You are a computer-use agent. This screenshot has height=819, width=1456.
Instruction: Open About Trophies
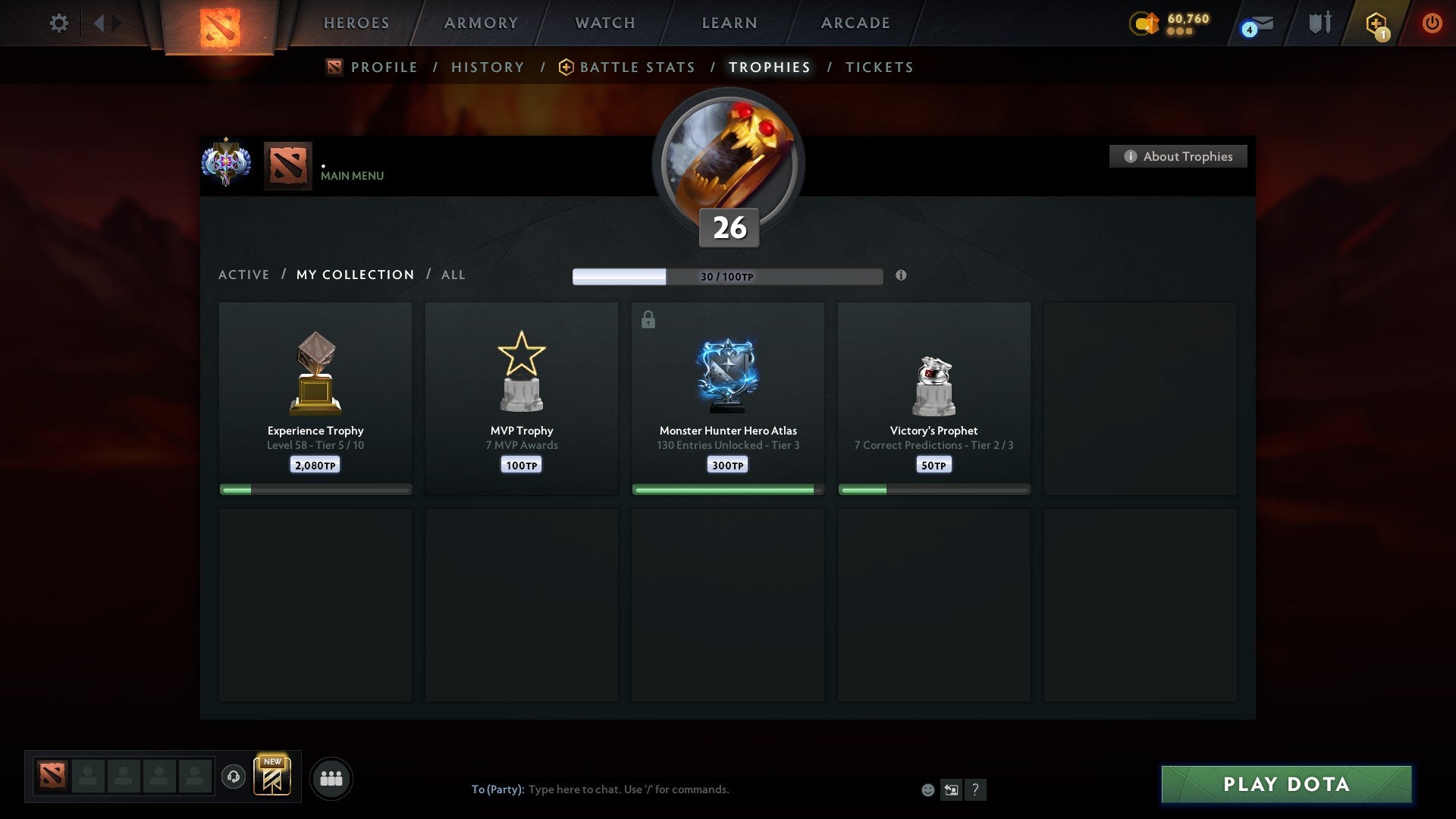pos(1178,156)
